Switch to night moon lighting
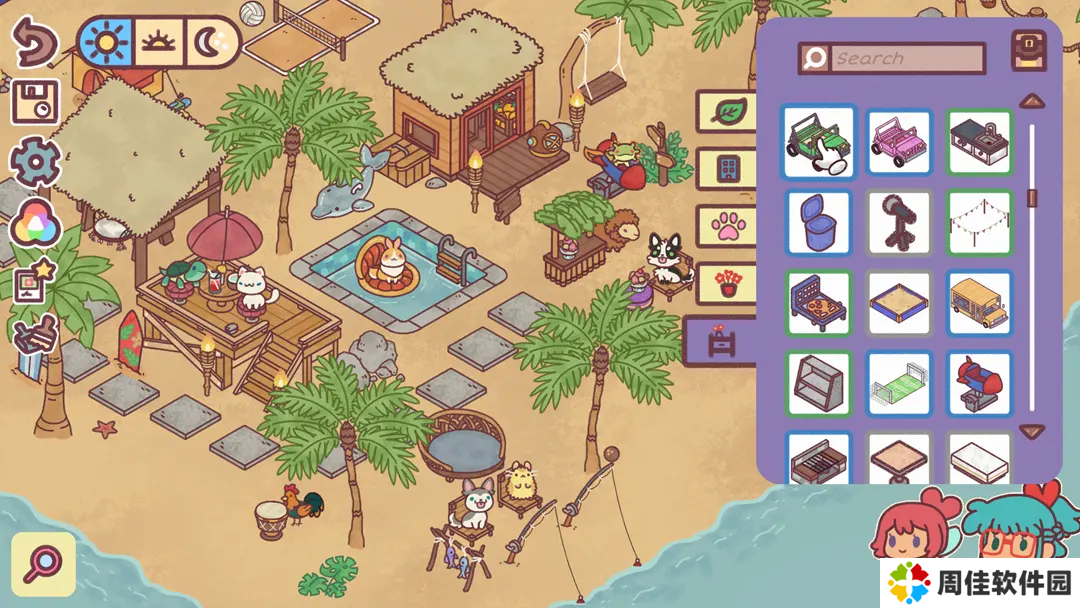The height and width of the screenshot is (608, 1080). (213, 41)
